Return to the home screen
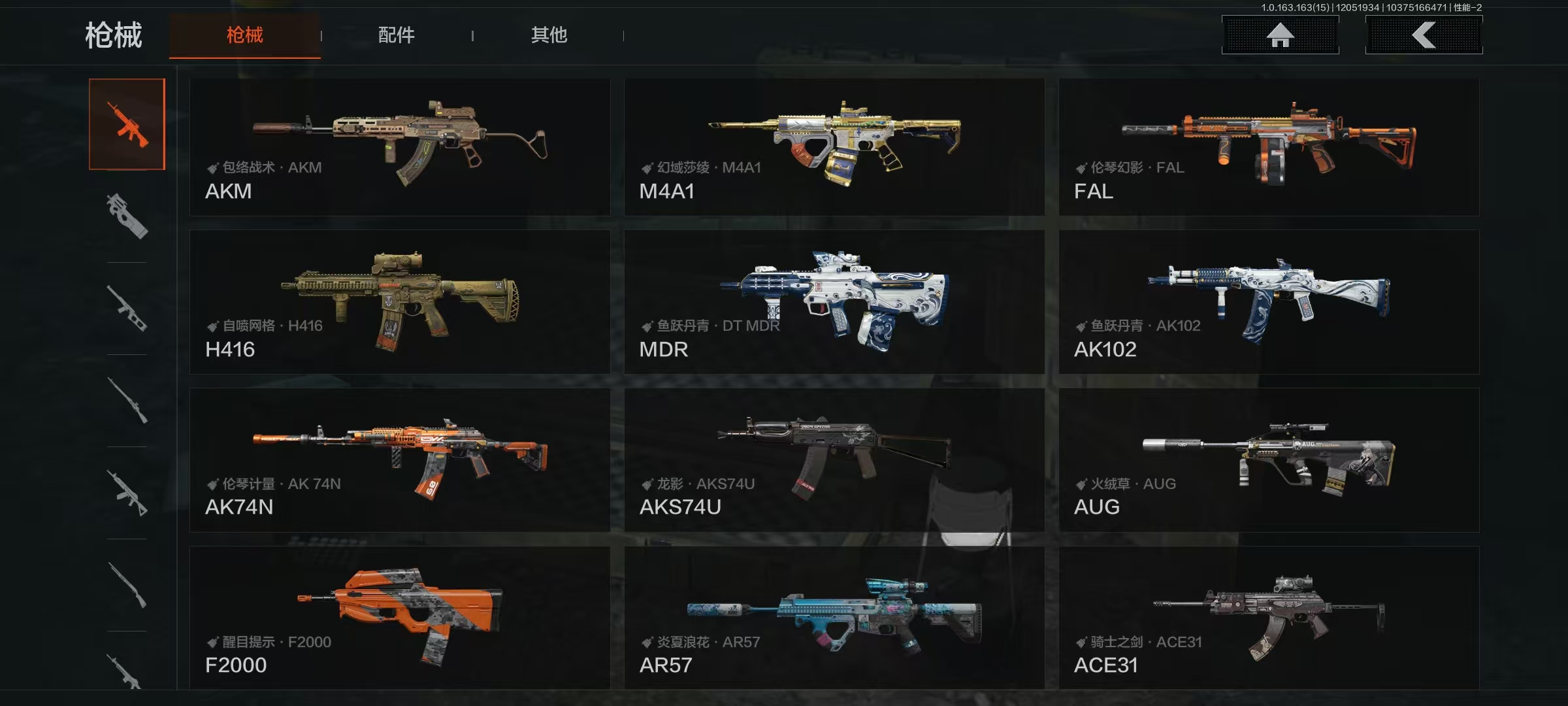1568x706 pixels. click(1280, 35)
